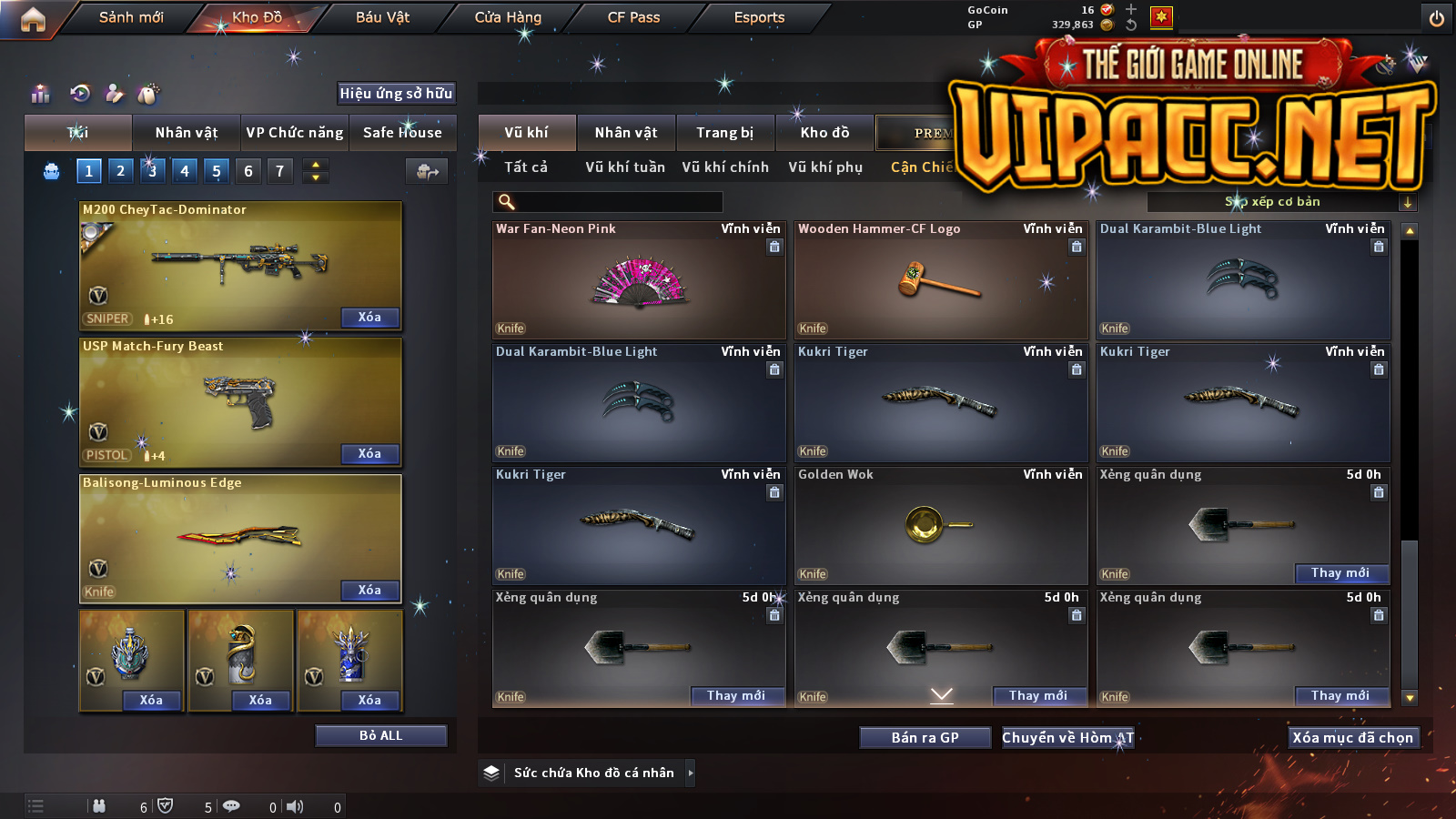This screenshot has width=1456, height=819.
Task: Select the War Fan-Neon Pink knife
Action: tap(639, 280)
